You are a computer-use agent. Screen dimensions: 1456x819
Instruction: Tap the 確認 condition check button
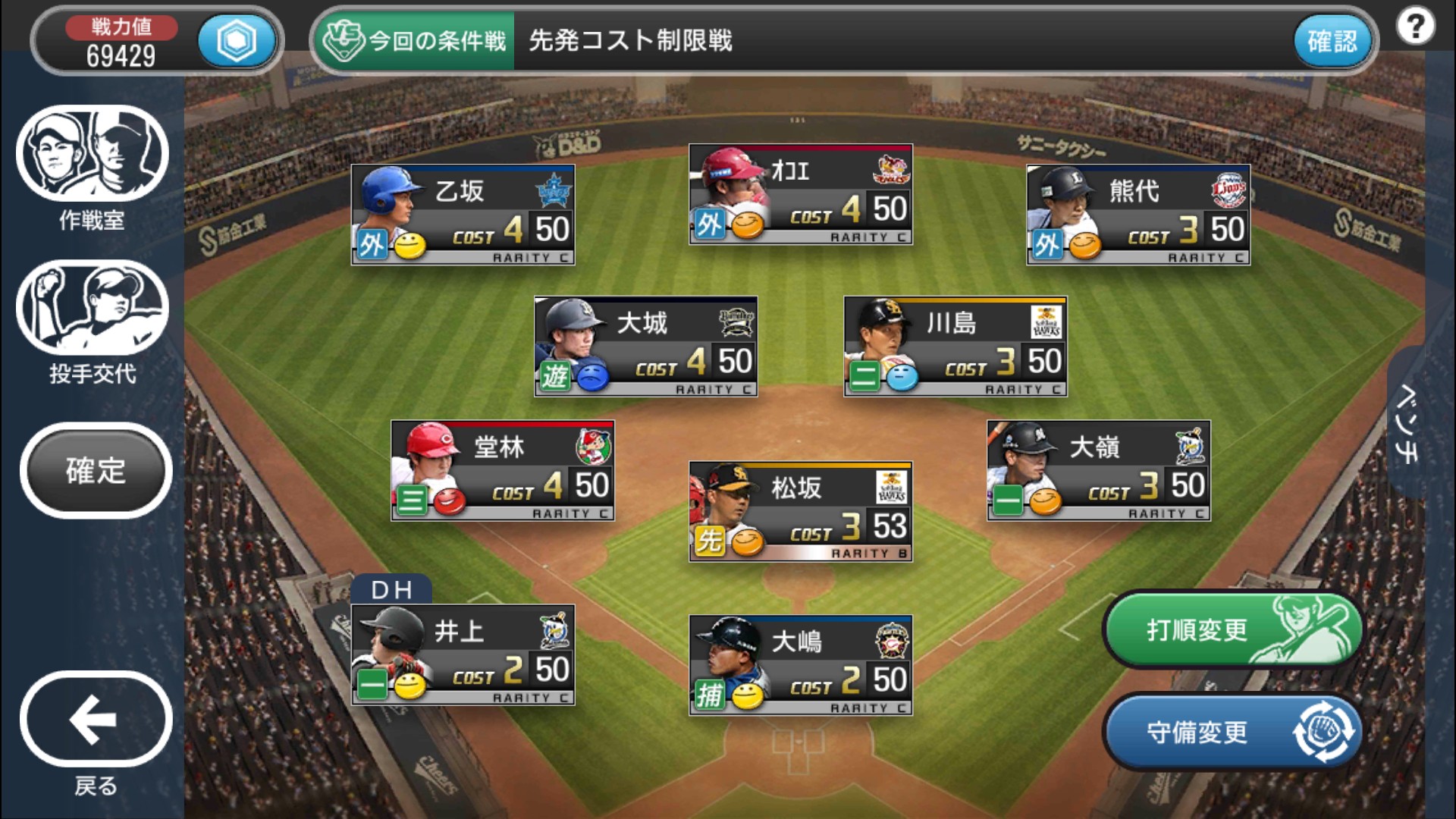1332,41
